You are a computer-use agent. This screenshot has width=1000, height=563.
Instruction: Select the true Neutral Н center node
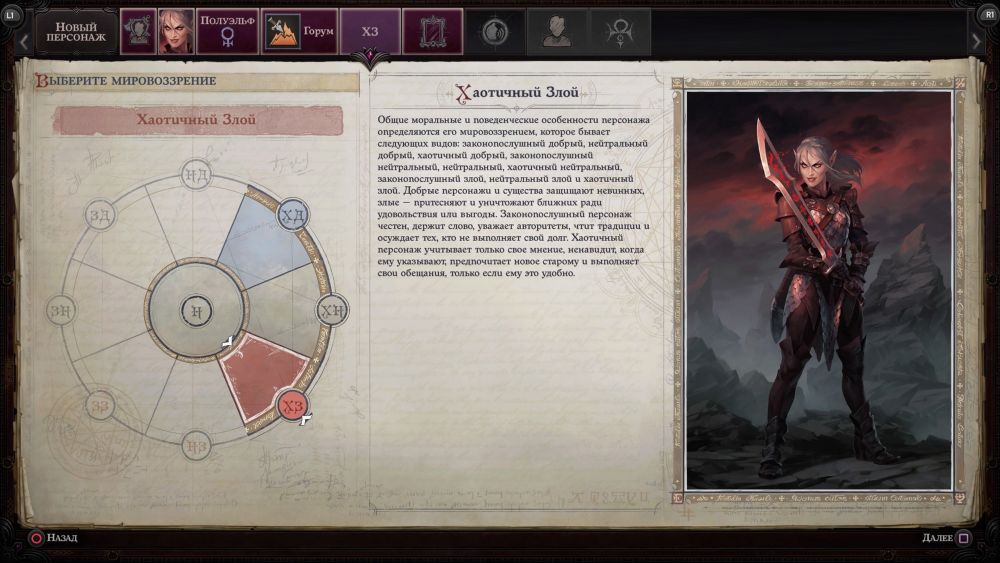[x=196, y=310]
